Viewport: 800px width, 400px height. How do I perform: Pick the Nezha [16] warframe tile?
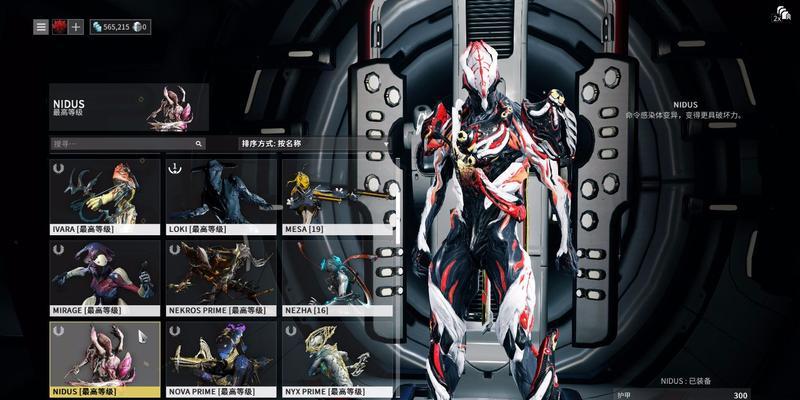[x=337, y=278]
